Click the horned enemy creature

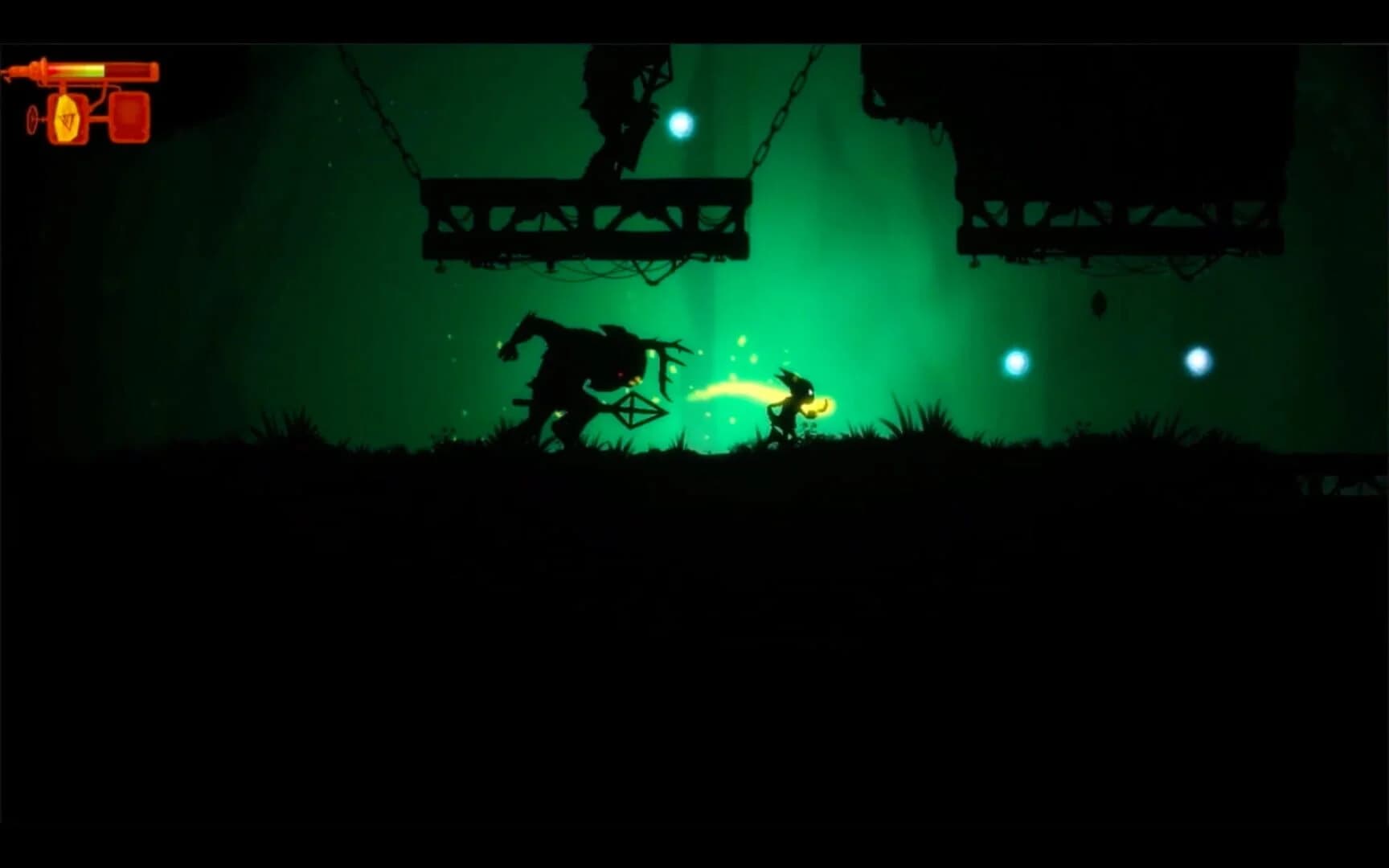576,366
